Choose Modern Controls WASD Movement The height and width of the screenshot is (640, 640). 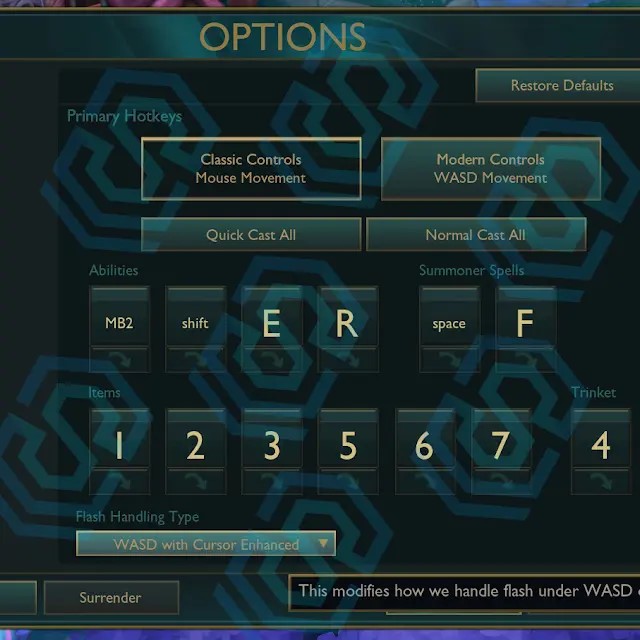(x=491, y=169)
